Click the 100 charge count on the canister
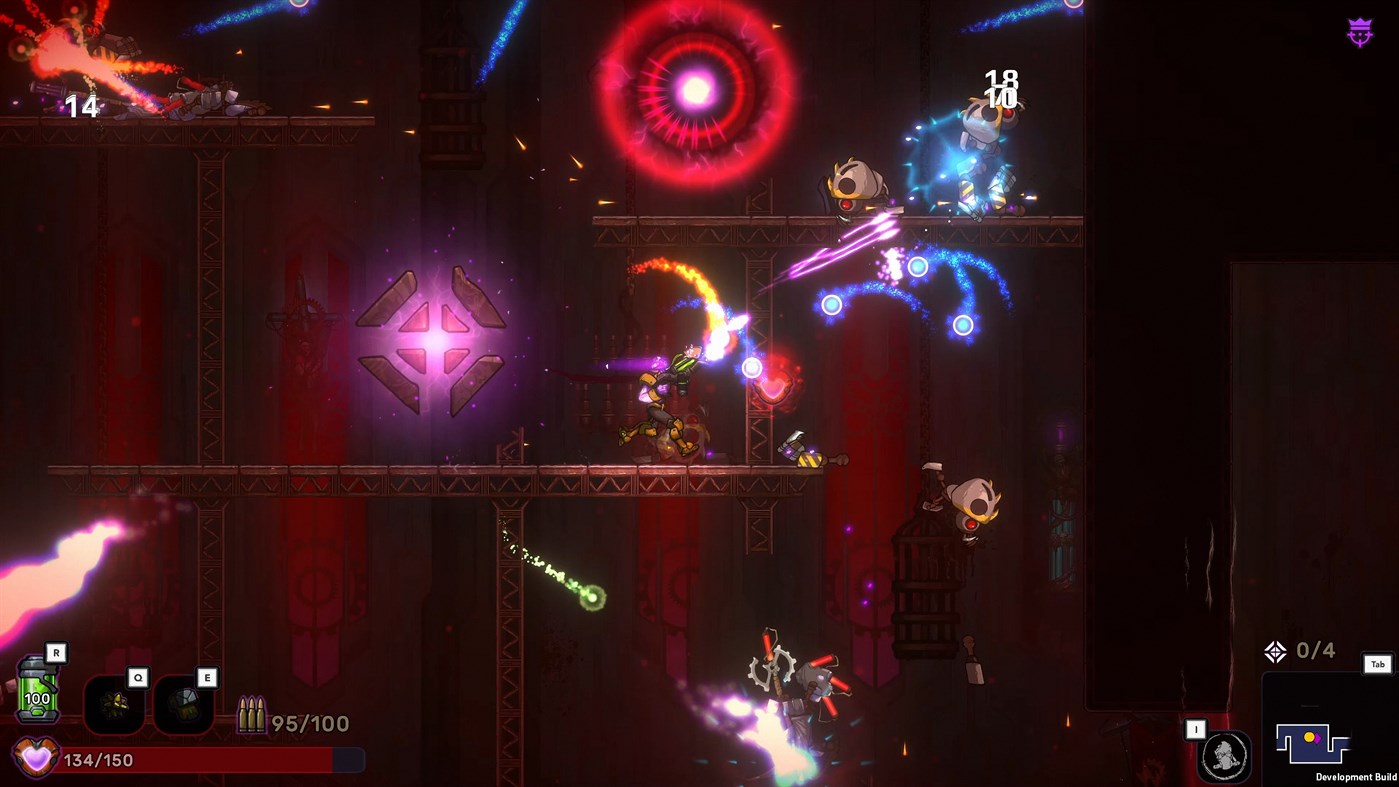1399x787 pixels. [x=36, y=700]
